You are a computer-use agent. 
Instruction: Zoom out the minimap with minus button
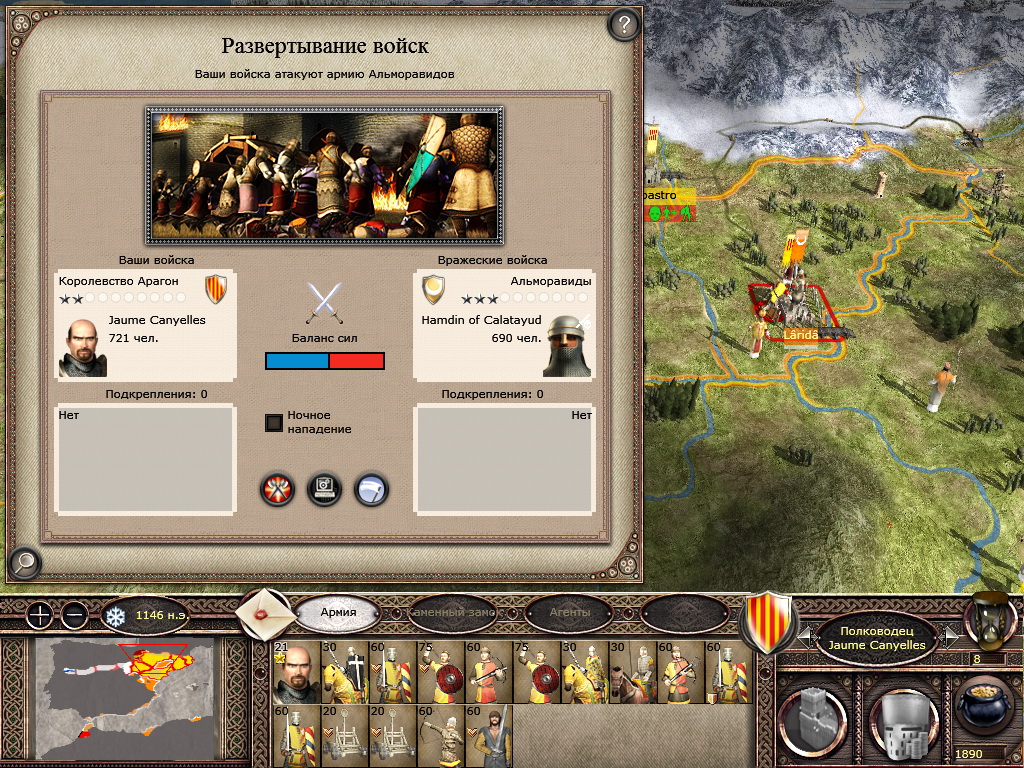pos(74,615)
